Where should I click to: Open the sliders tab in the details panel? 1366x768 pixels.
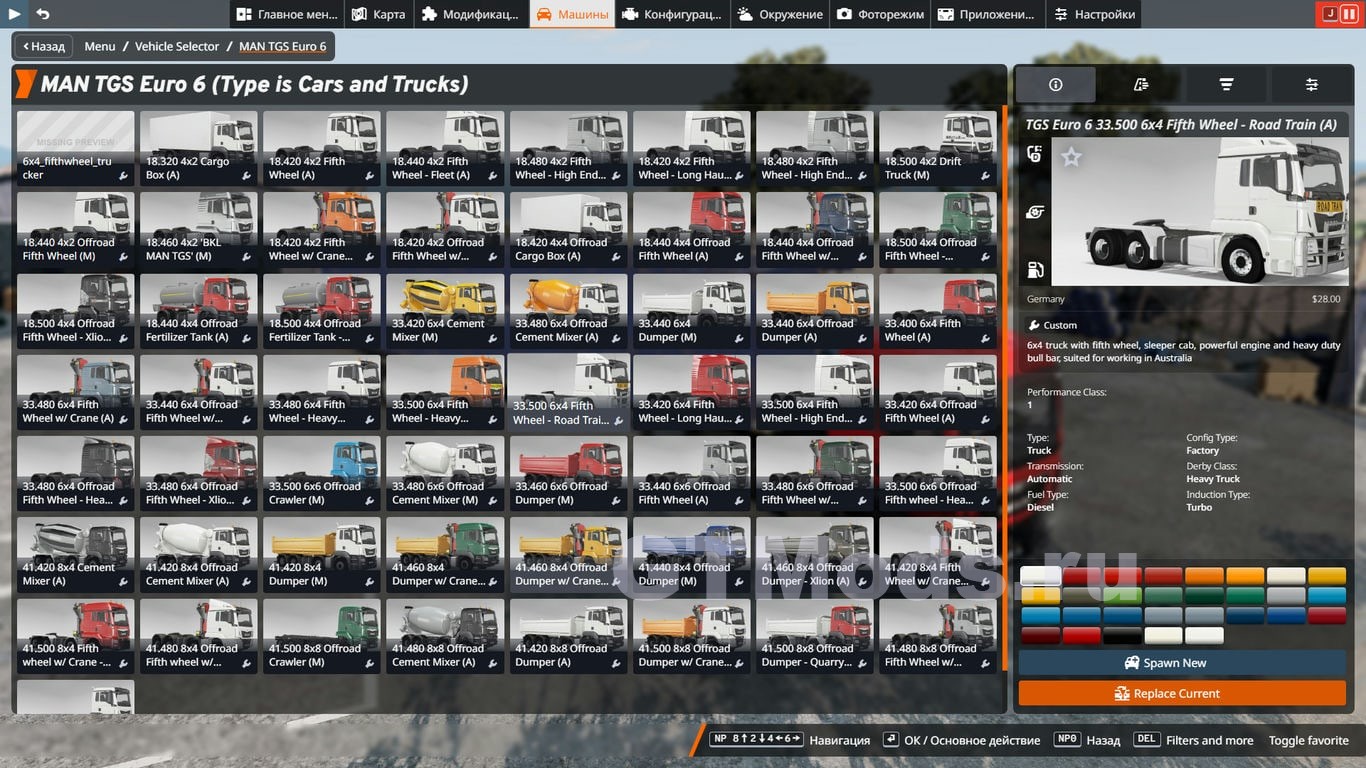pyautogui.click(x=1312, y=85)
